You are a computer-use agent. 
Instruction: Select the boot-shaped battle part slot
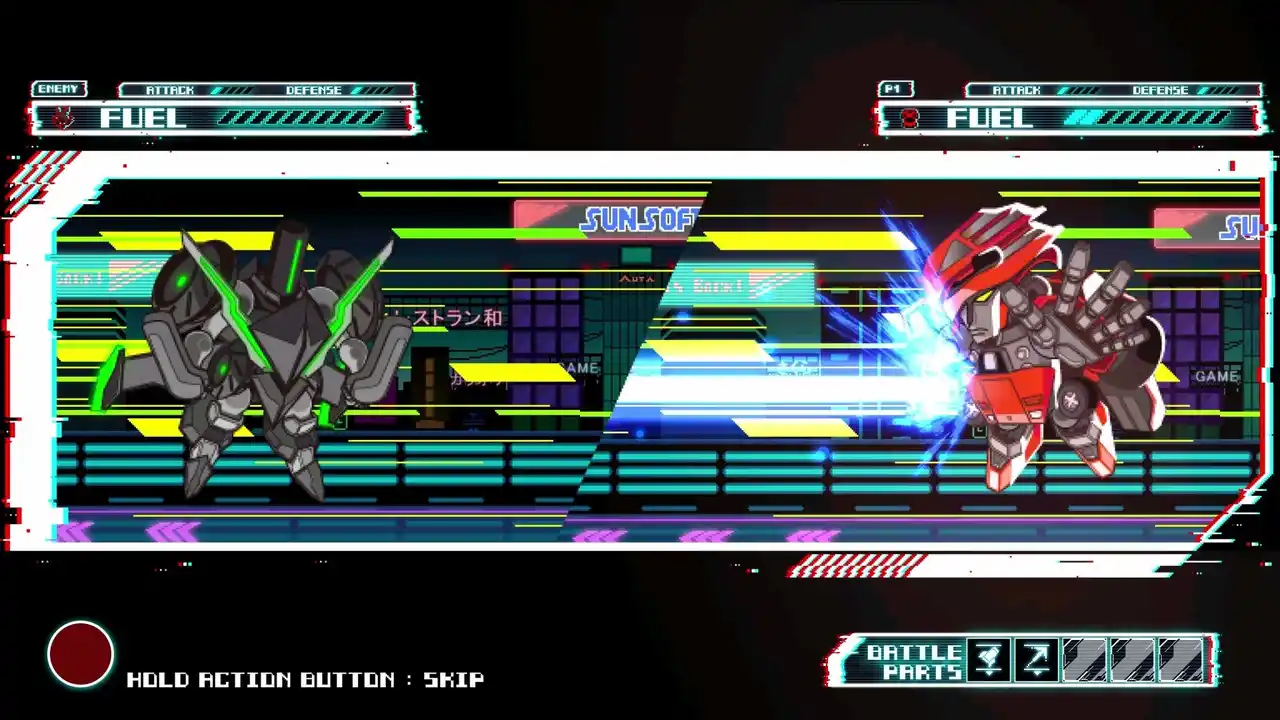[x=989, y=660]
